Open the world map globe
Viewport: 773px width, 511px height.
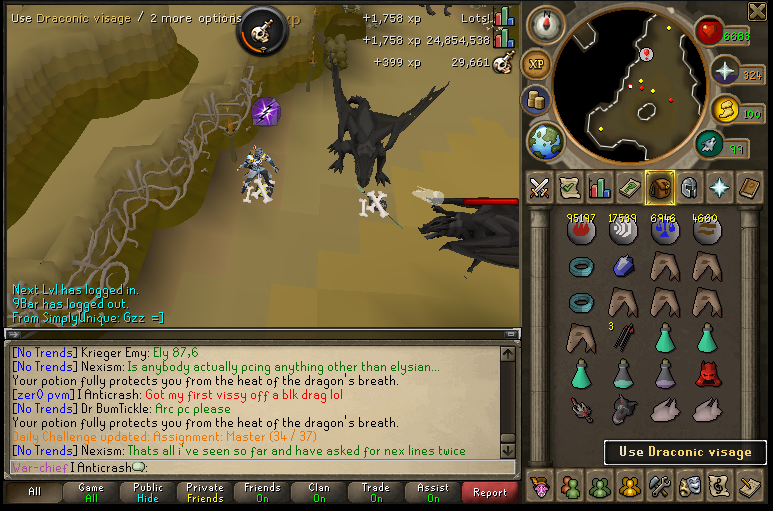pyautogui.click(x=545, y=140)
